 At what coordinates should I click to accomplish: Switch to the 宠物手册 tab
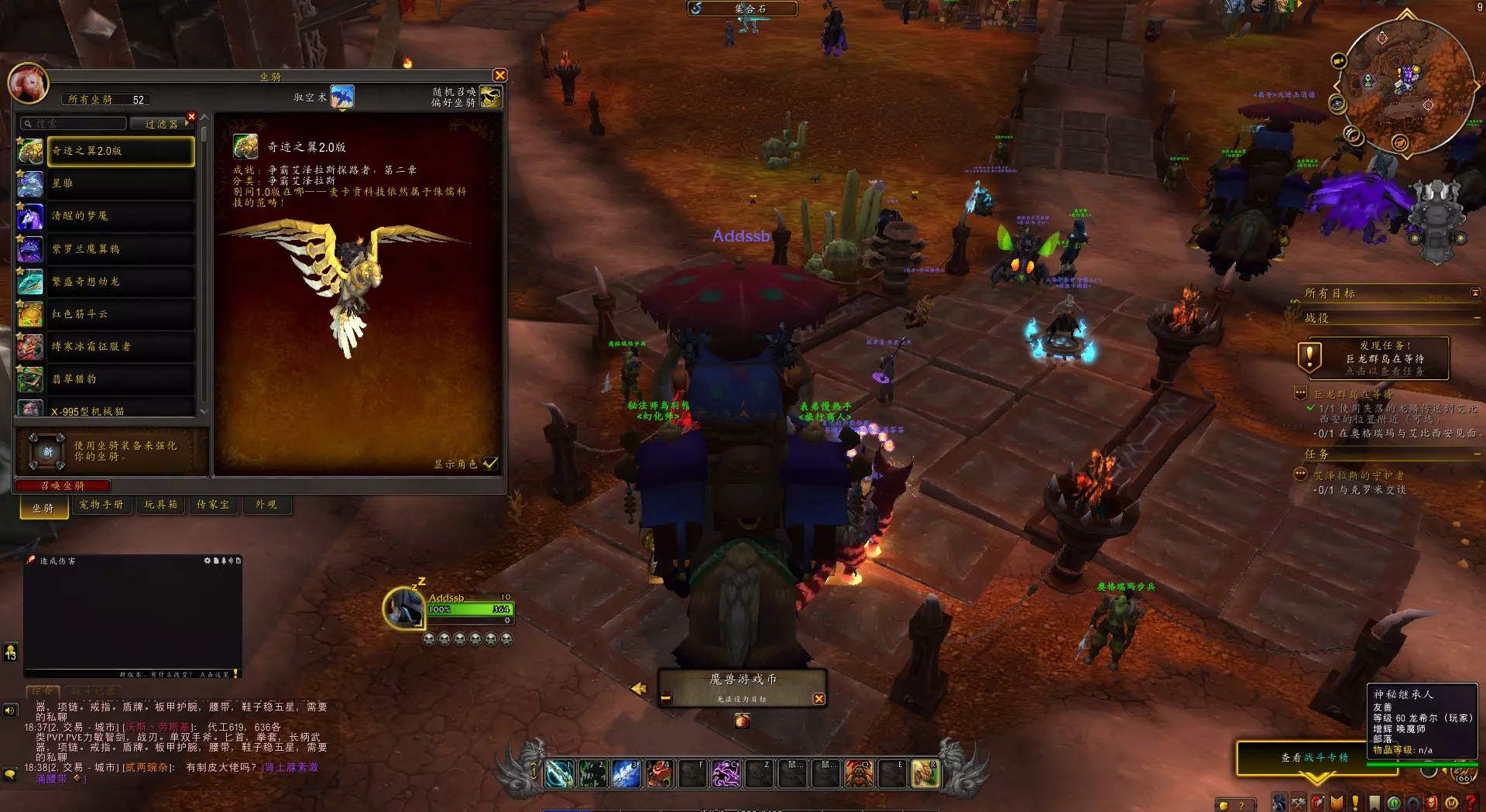click(101, 505)
